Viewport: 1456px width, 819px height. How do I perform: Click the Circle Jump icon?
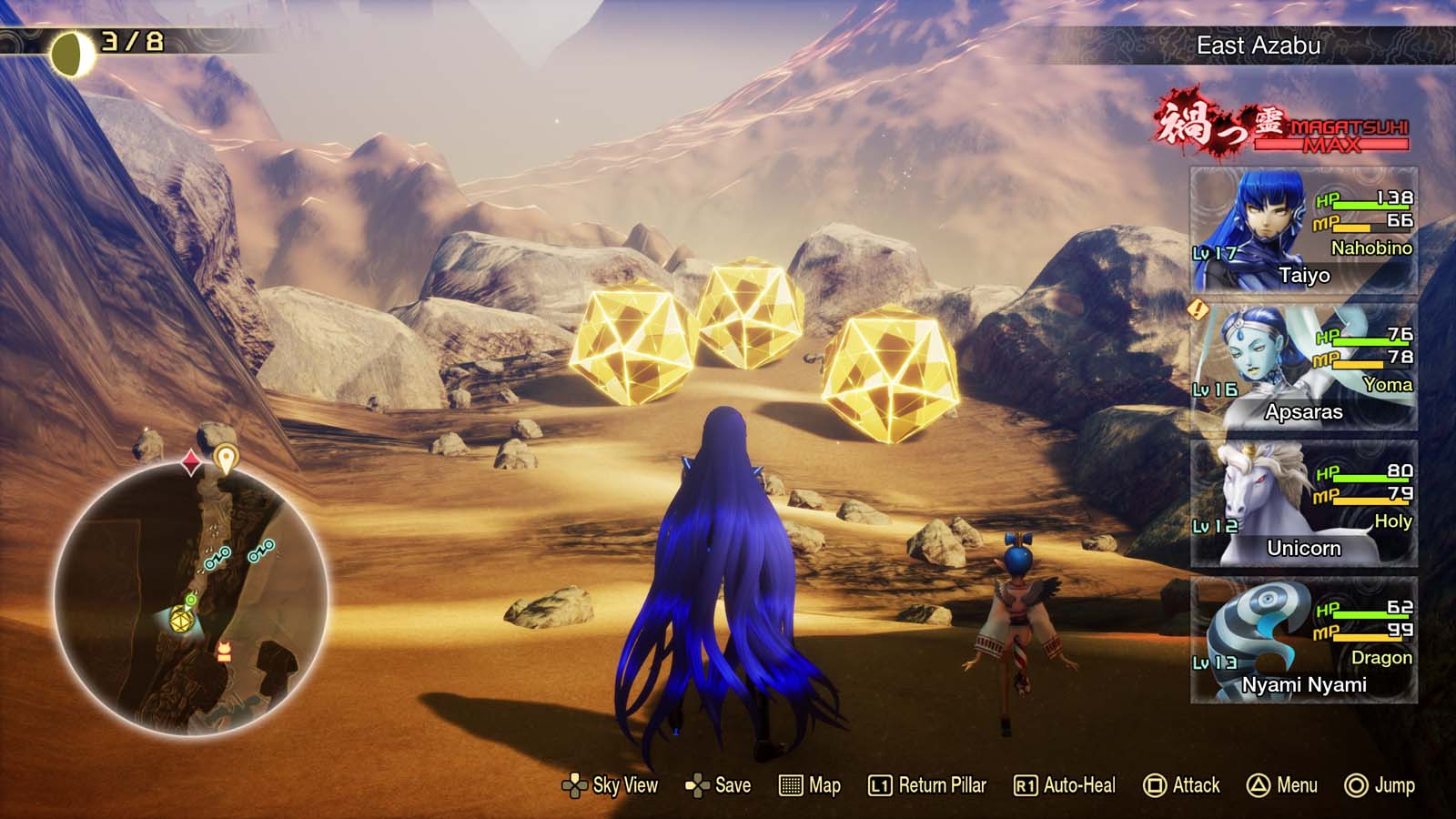pos(1355,784)
